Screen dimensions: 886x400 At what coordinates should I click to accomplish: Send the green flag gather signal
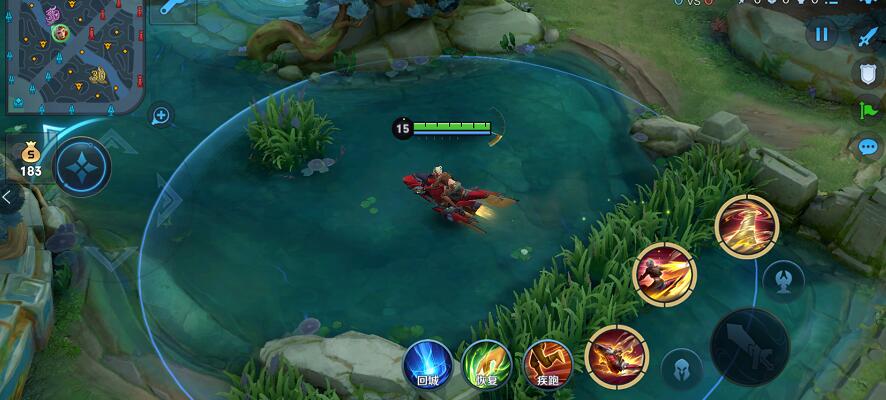point(866,110)
